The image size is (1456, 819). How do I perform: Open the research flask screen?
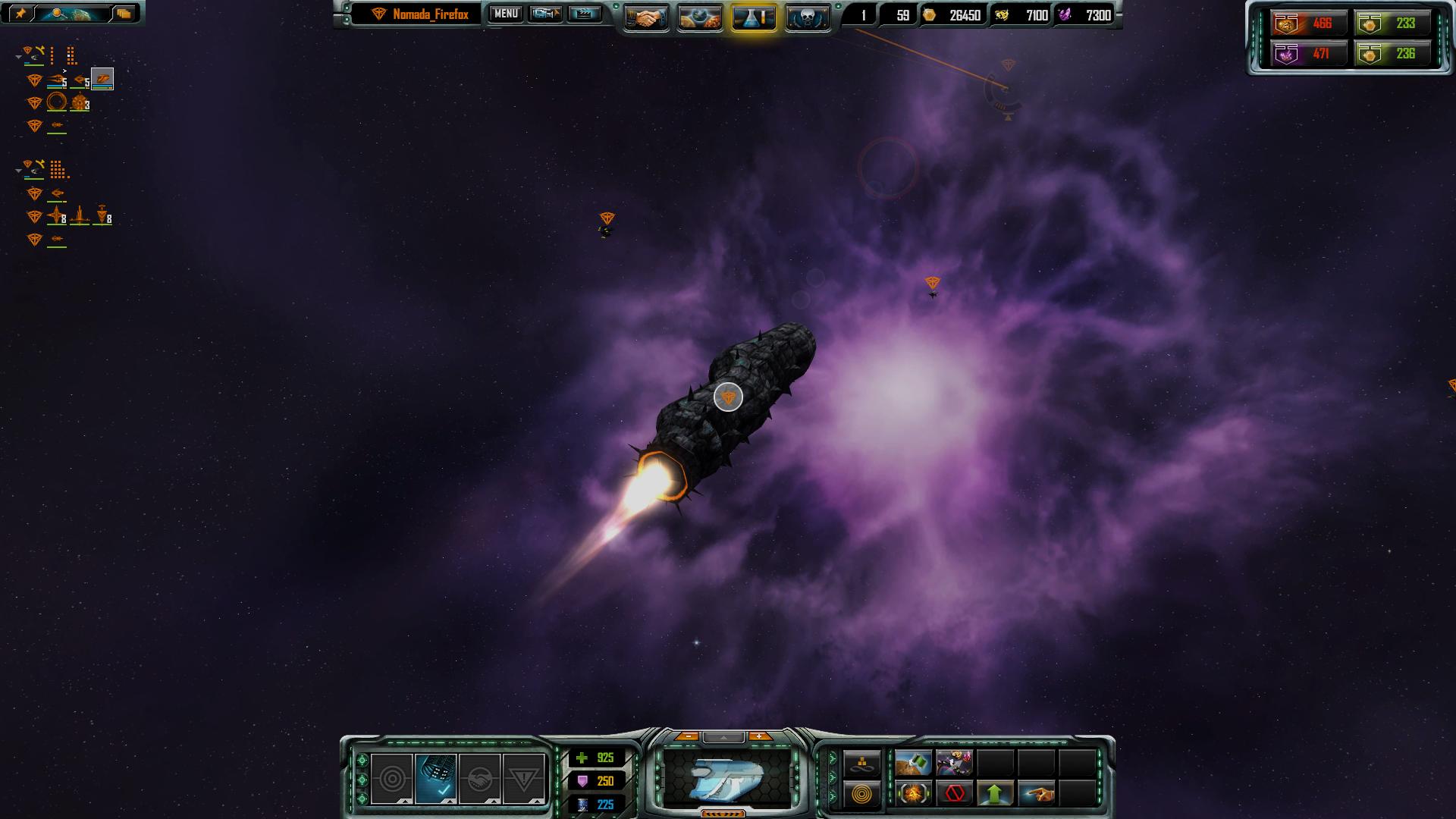click(754, 17)
